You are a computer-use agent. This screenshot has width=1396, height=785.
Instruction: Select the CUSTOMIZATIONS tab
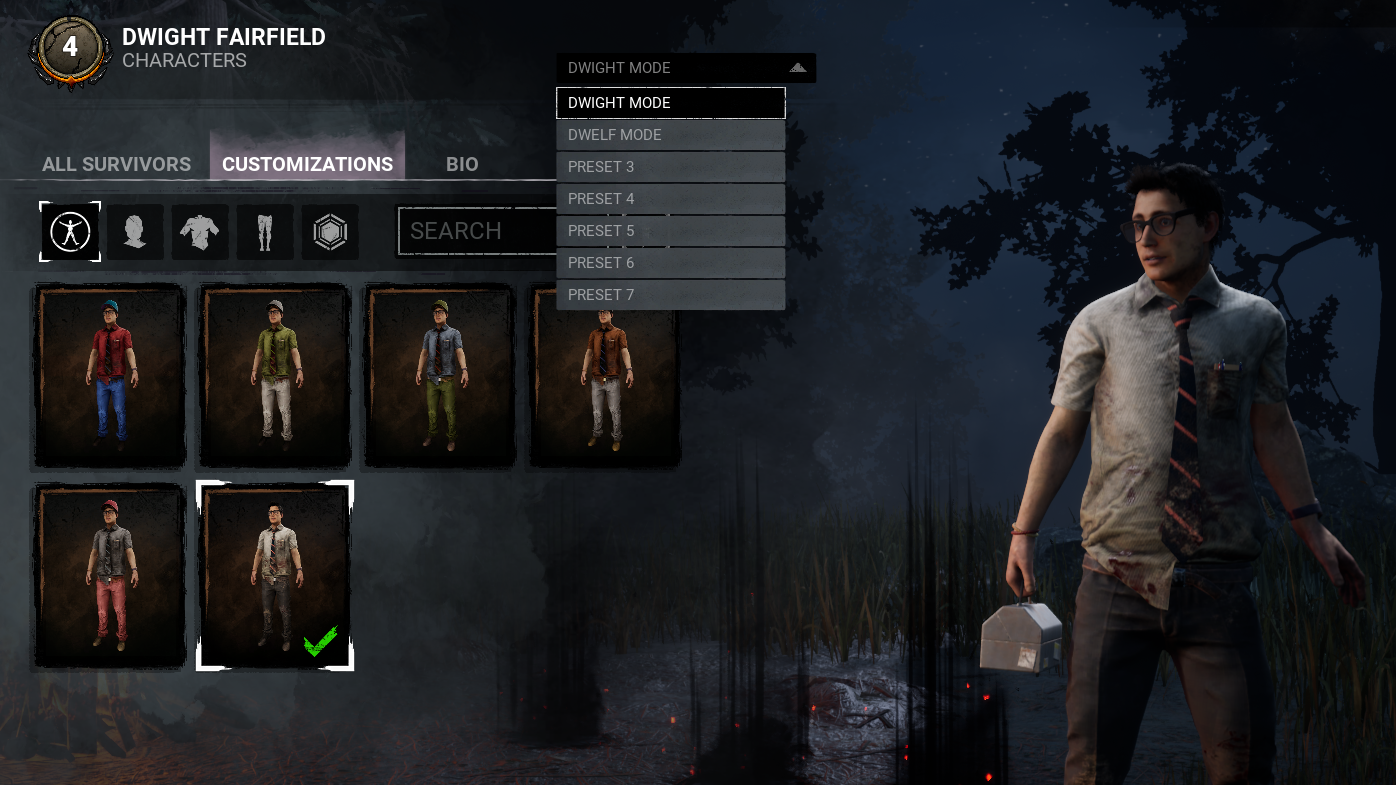(x=307, y=164)
